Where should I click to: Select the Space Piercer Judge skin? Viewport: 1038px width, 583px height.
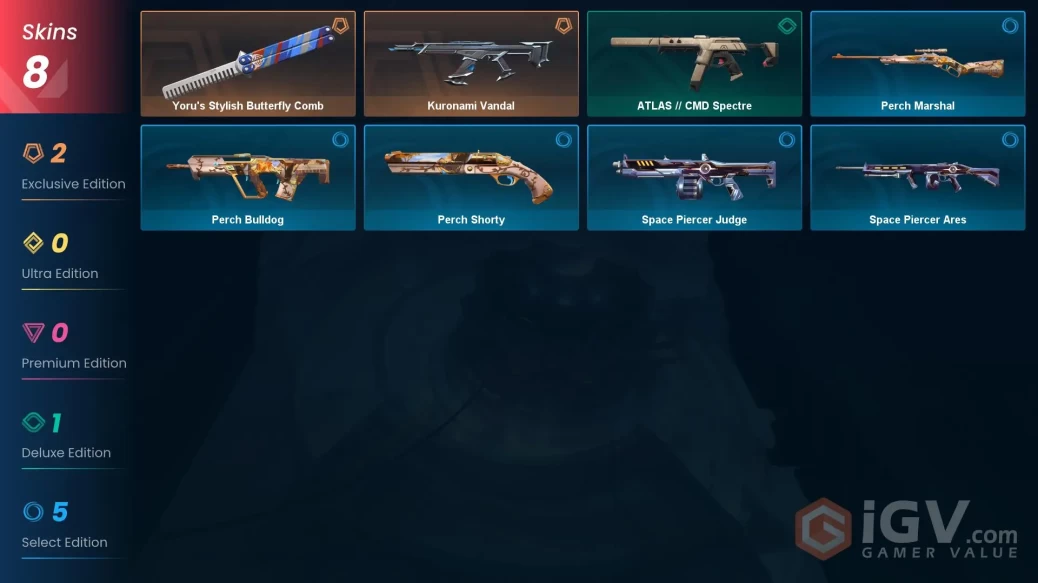tap(694, 177)
